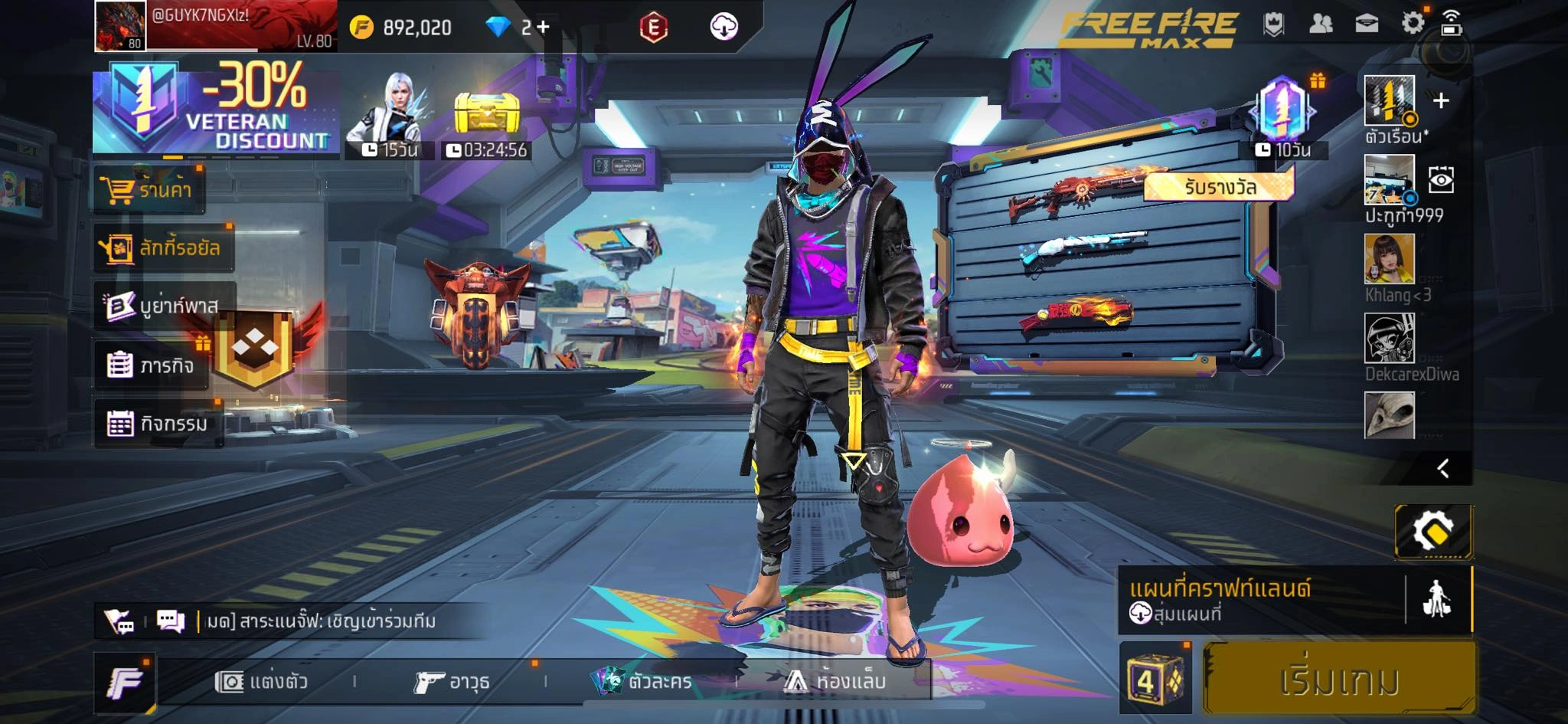Open the กิจกรรม events menu
The image size is (1568, 724).
[158, 423]
